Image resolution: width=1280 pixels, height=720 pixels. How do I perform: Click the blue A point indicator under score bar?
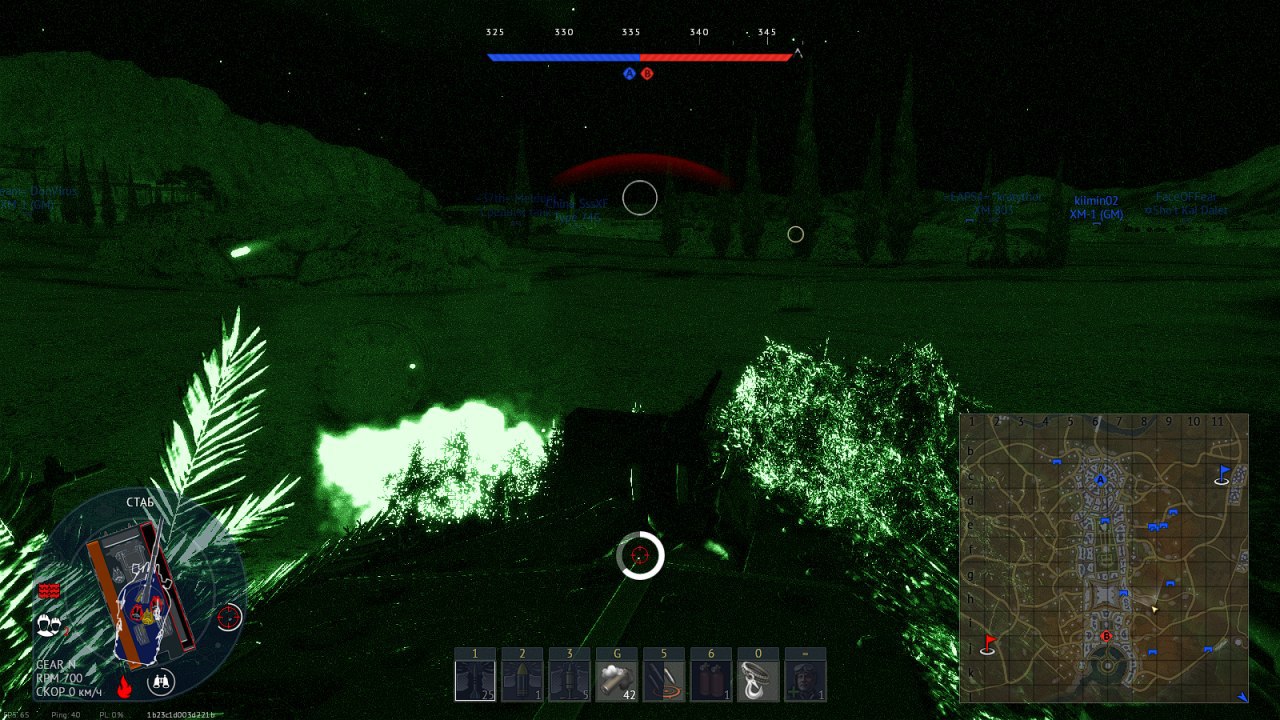(x=629, y=74)
